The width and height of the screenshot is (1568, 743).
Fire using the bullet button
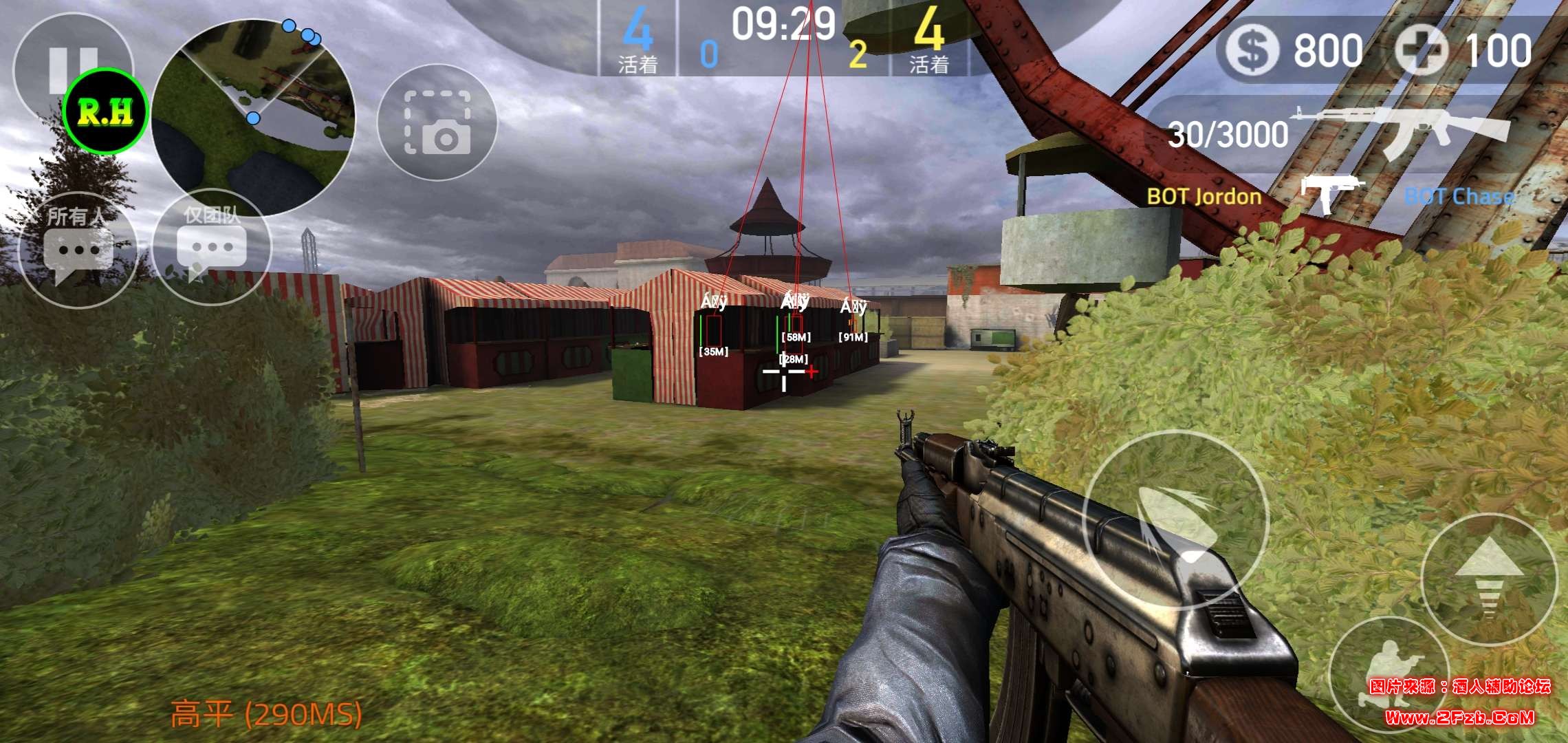point(1175,521)
